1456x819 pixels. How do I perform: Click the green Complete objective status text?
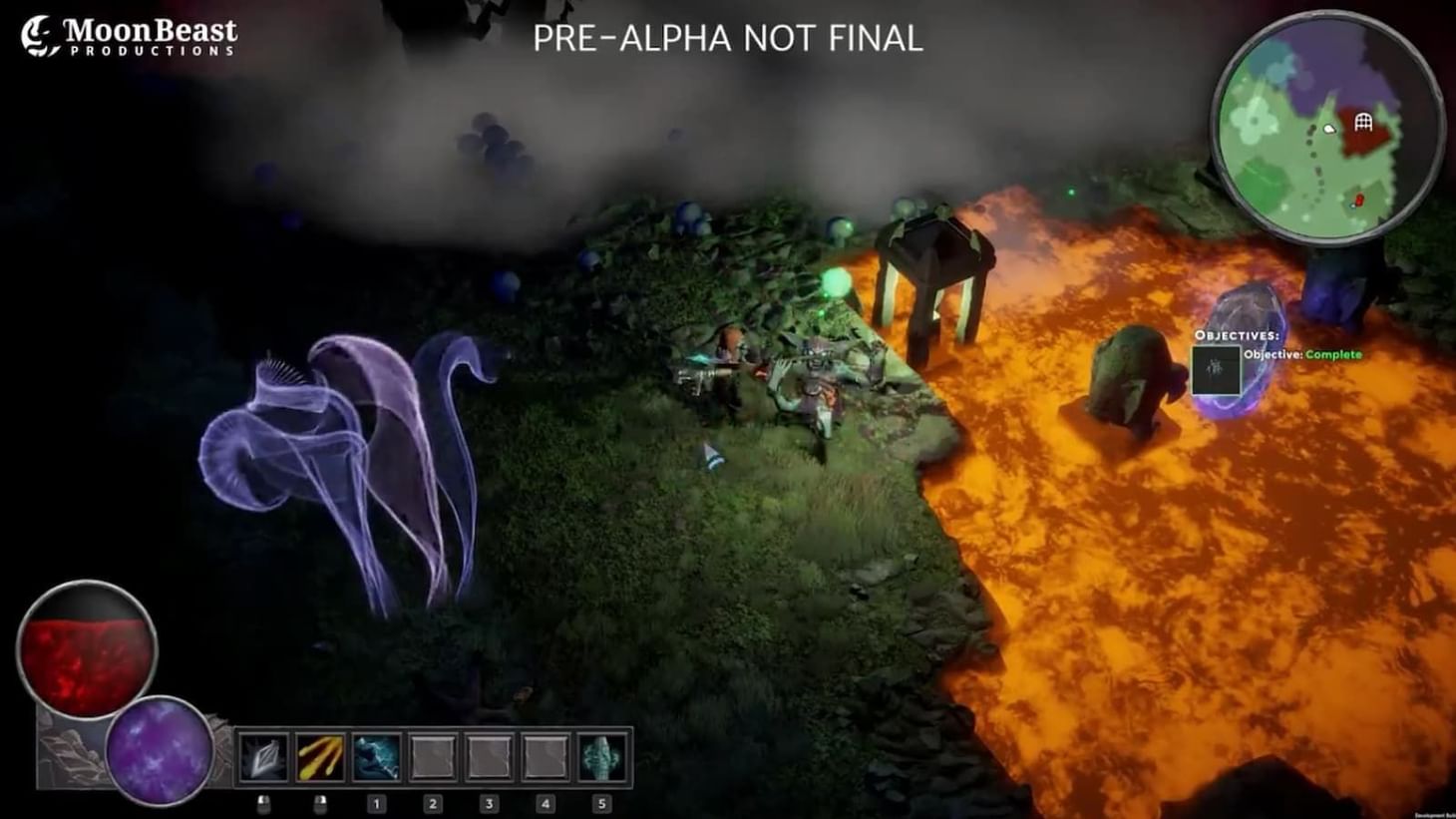click(1336, 354)
